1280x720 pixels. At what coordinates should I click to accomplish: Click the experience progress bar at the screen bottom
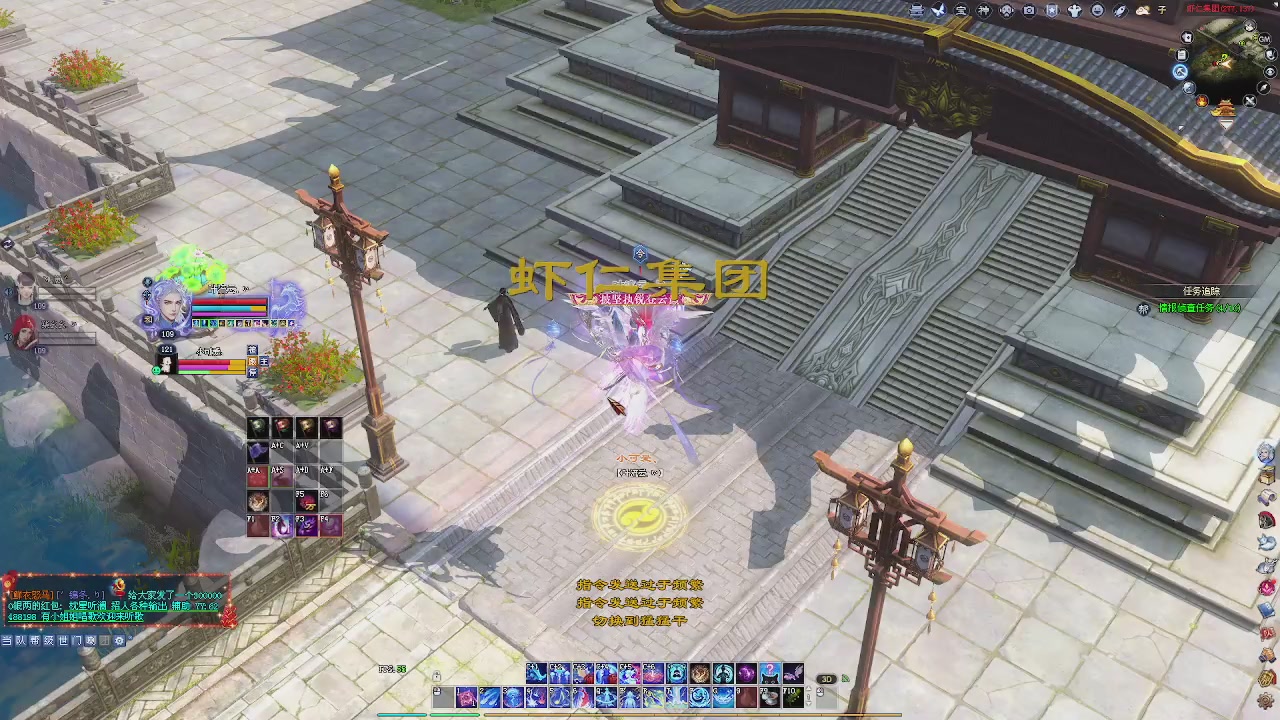(x=640, y=714)
